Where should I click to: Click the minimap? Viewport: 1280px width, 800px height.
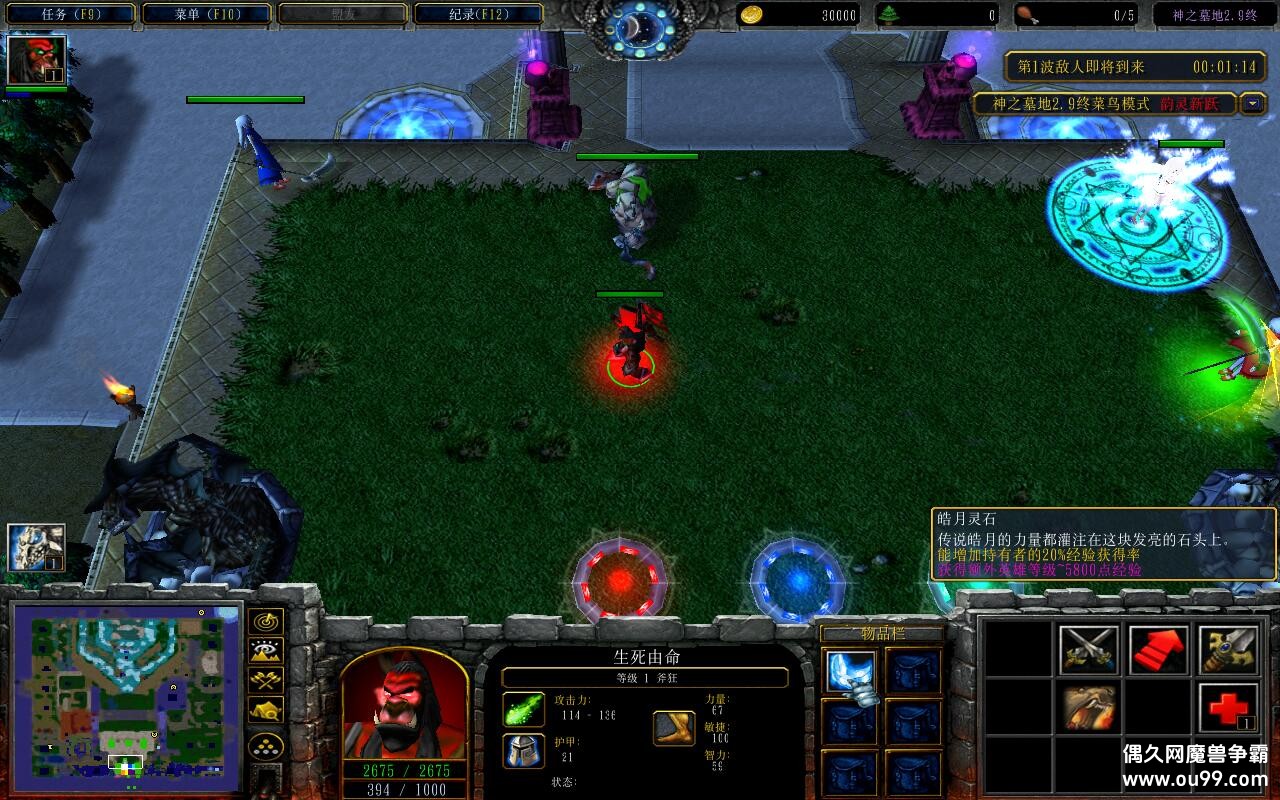(126, 696)
